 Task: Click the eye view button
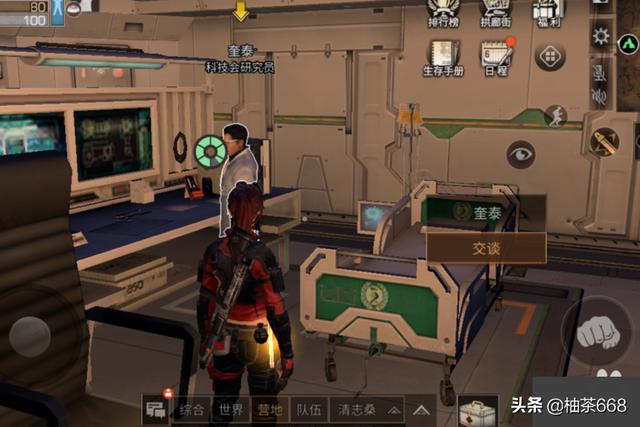[x=520, y=154]
